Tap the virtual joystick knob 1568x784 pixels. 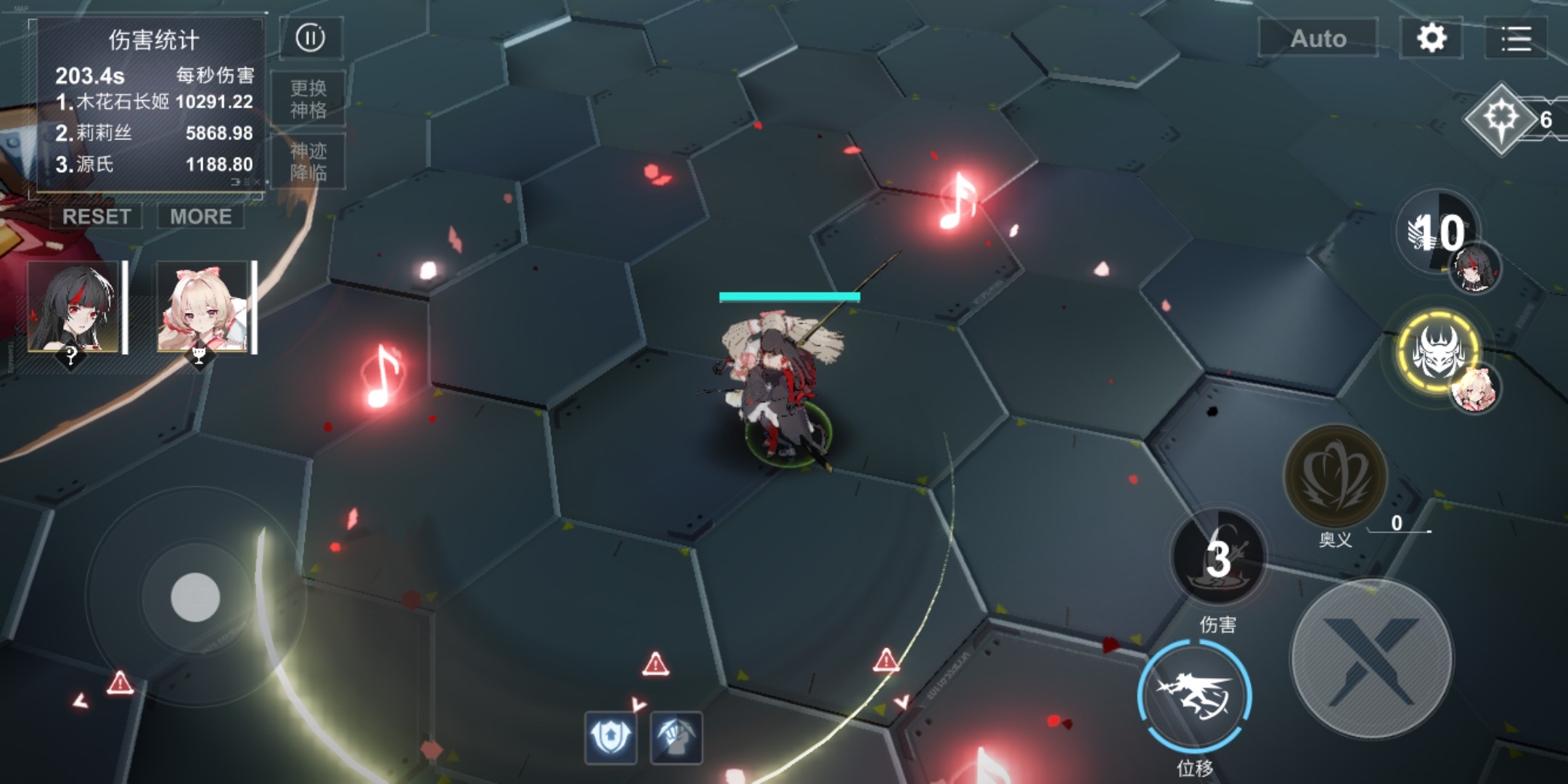195,597
